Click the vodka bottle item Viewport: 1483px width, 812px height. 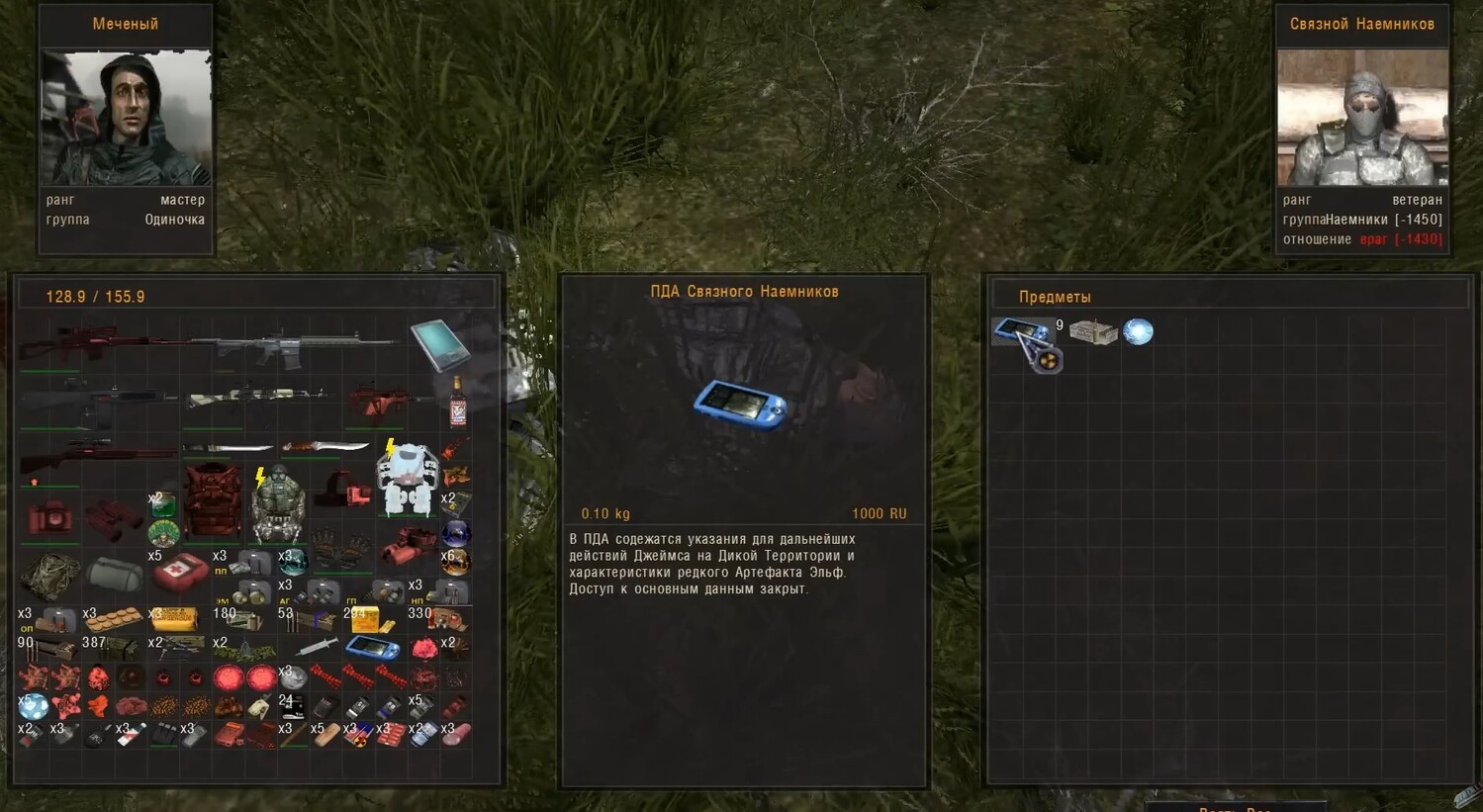(x=457, y=402)
